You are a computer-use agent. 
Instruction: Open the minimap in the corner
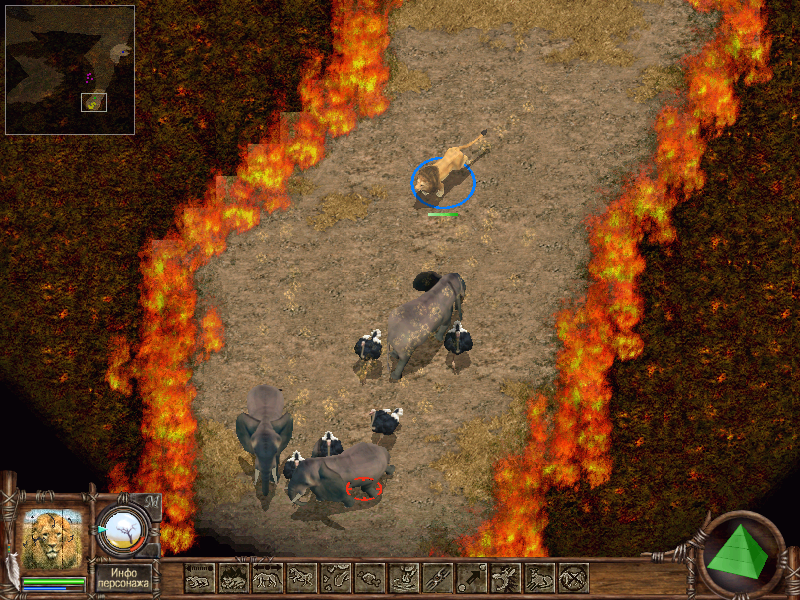pos(70,70)
